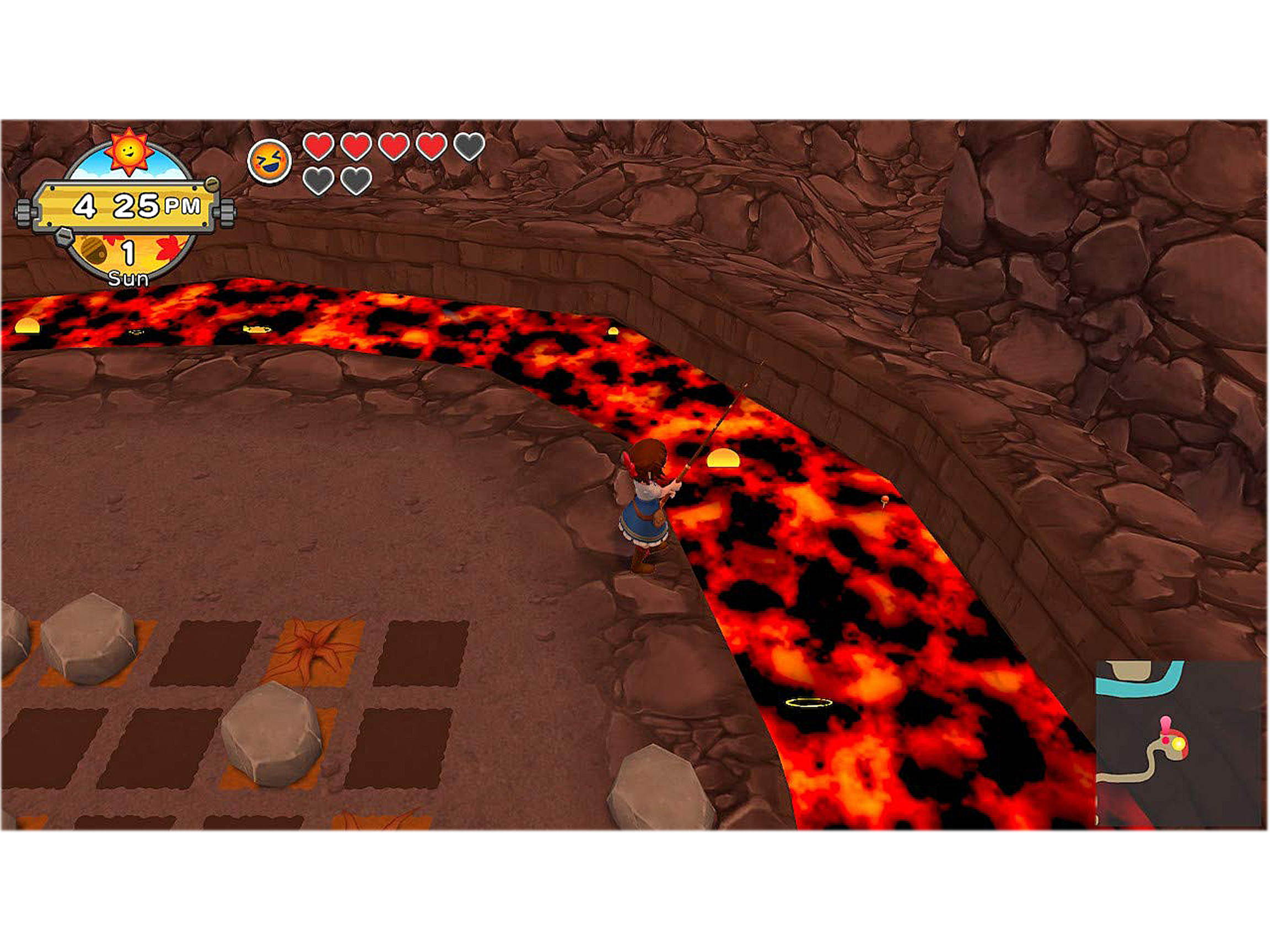Click the sunny weather icon
Viewport: 1270px width, 952px height.
pyautogui.click(x=129, y=150)
